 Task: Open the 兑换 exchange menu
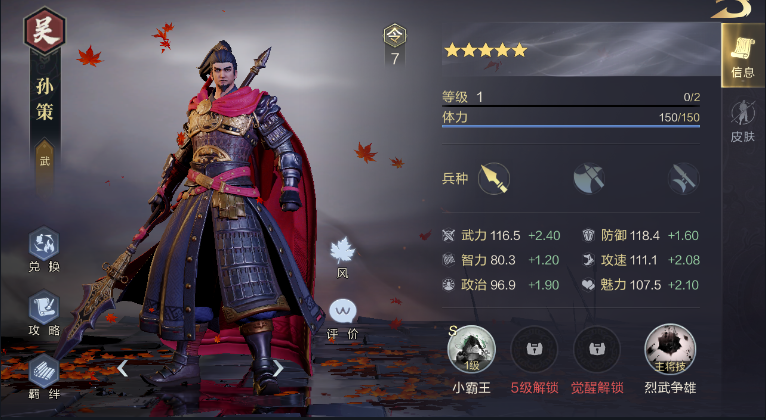point(44,248)
